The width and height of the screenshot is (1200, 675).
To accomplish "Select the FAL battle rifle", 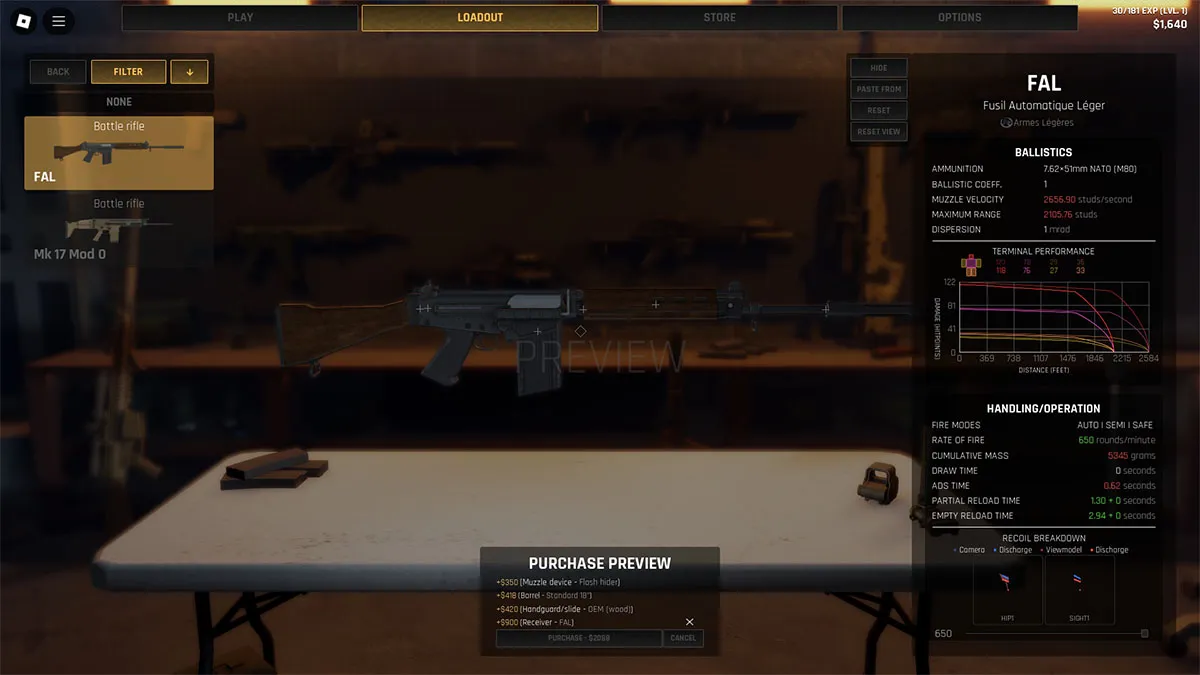I will point(119,153).
